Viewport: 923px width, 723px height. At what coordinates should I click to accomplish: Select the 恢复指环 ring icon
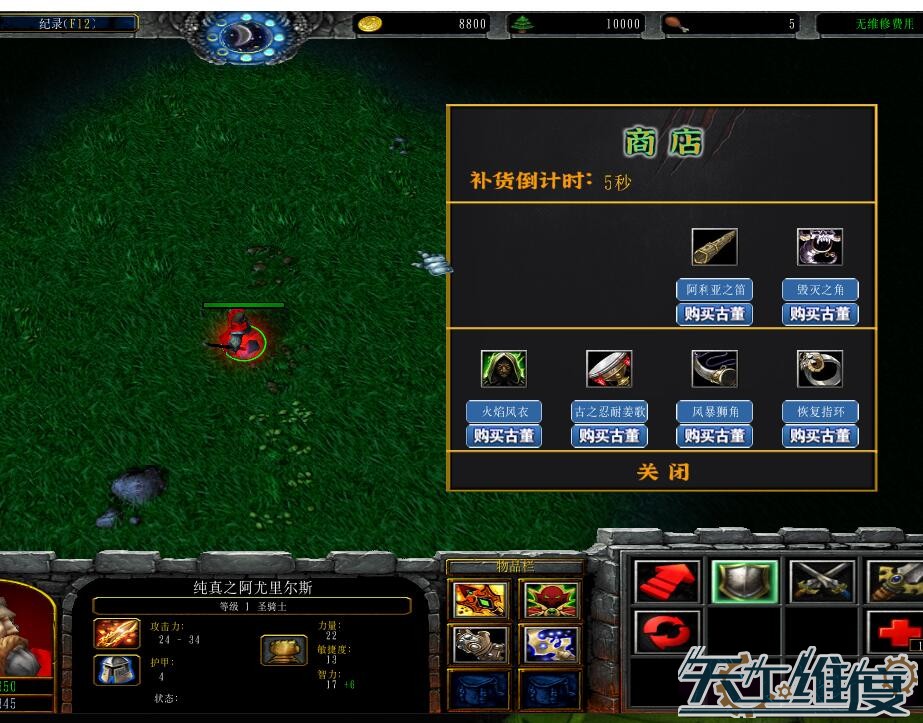click(x=820, y=369)
